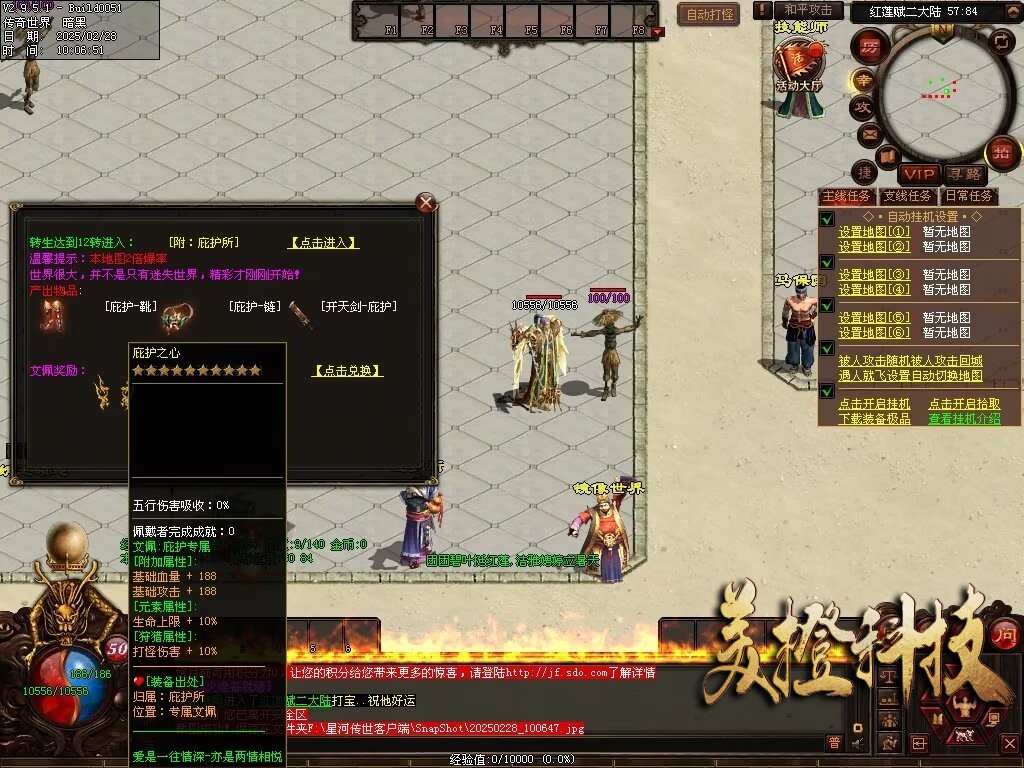Click the 【点击兑换】 exchange link
Image resolution: width=1024 pixels, height=768 pixels.
347,370
